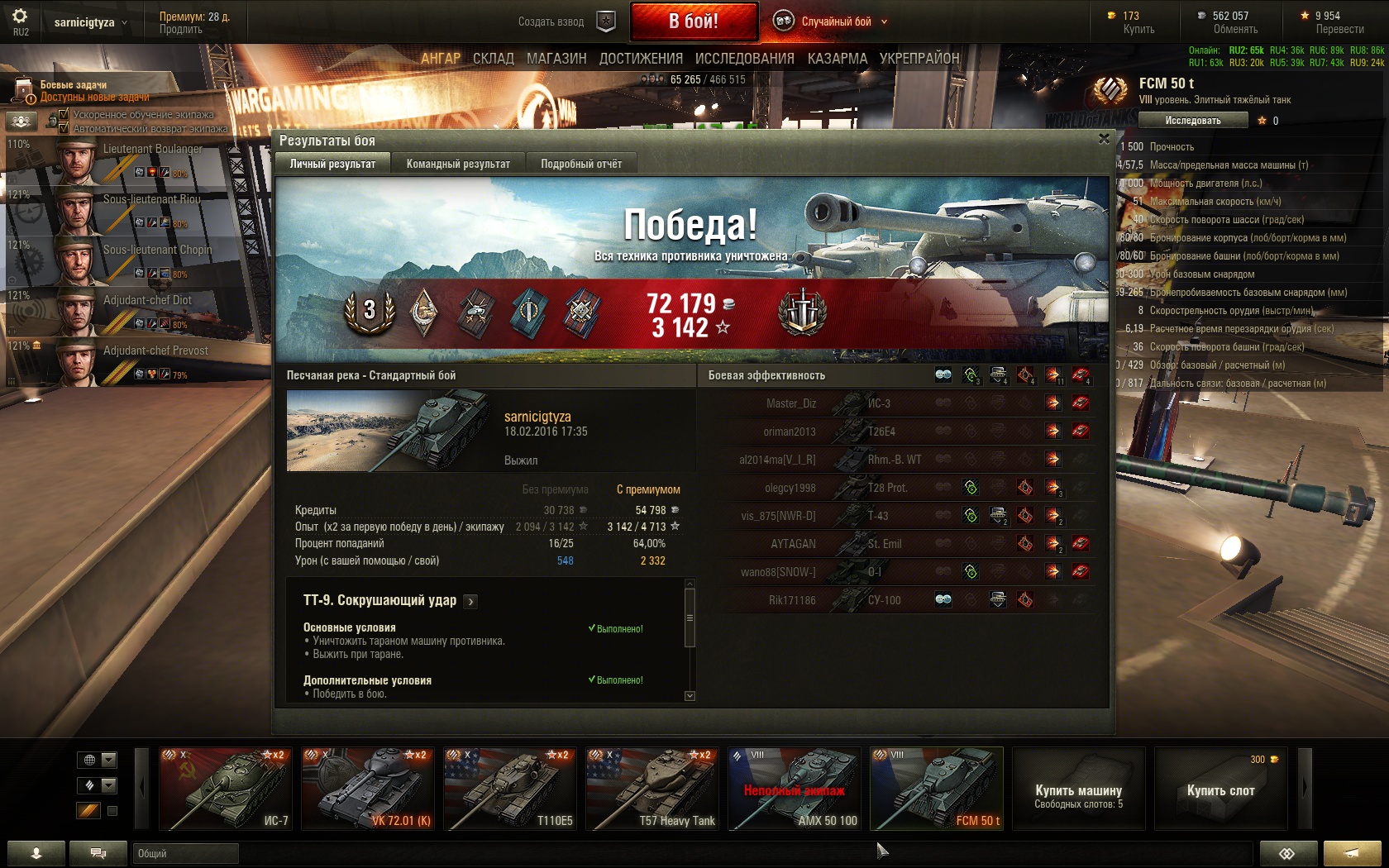Open the СКЛАД menu
Screen dimensions: 1389x868
pos(494,59)
